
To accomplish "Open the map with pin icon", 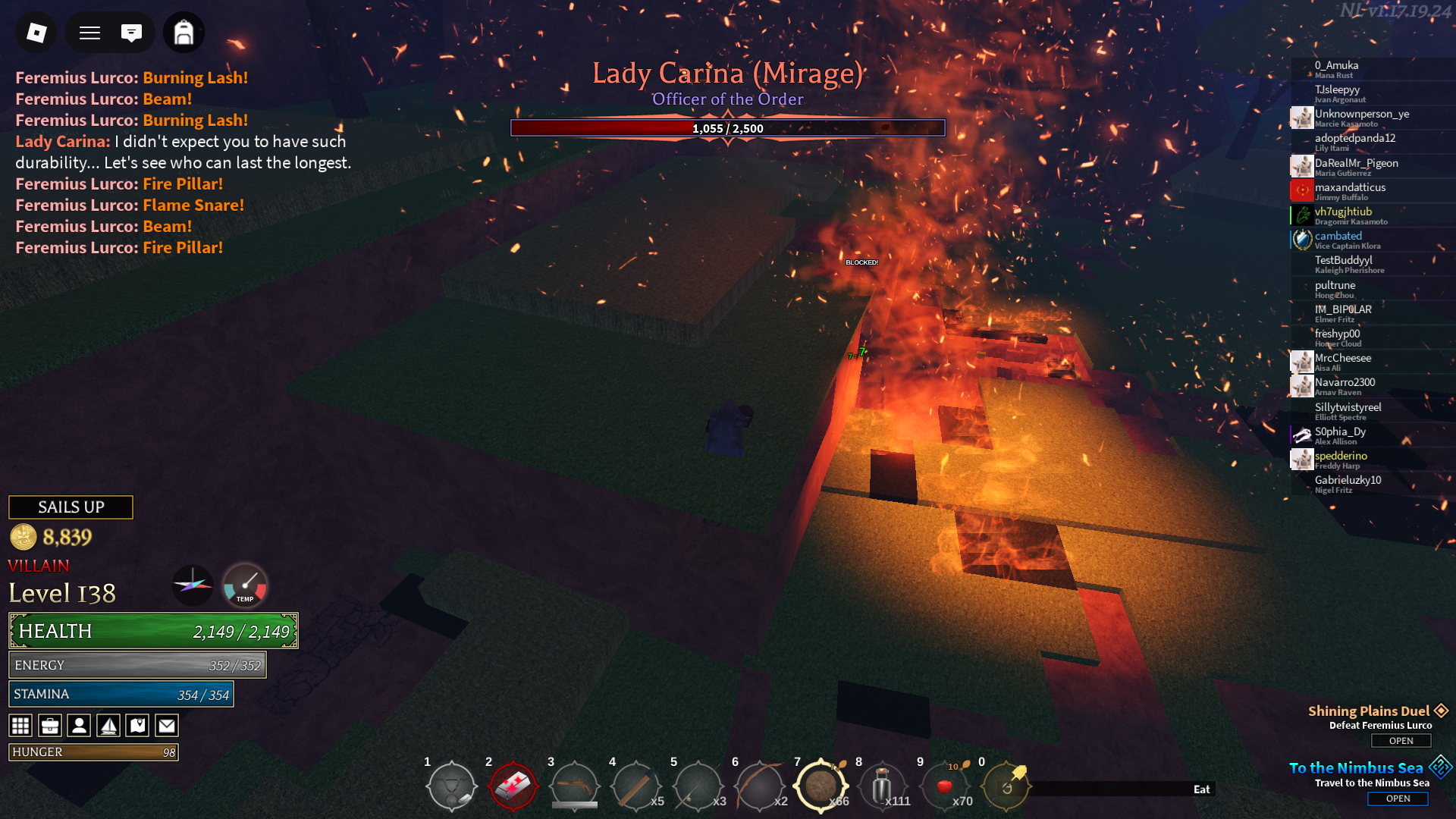I will [137, 726].
